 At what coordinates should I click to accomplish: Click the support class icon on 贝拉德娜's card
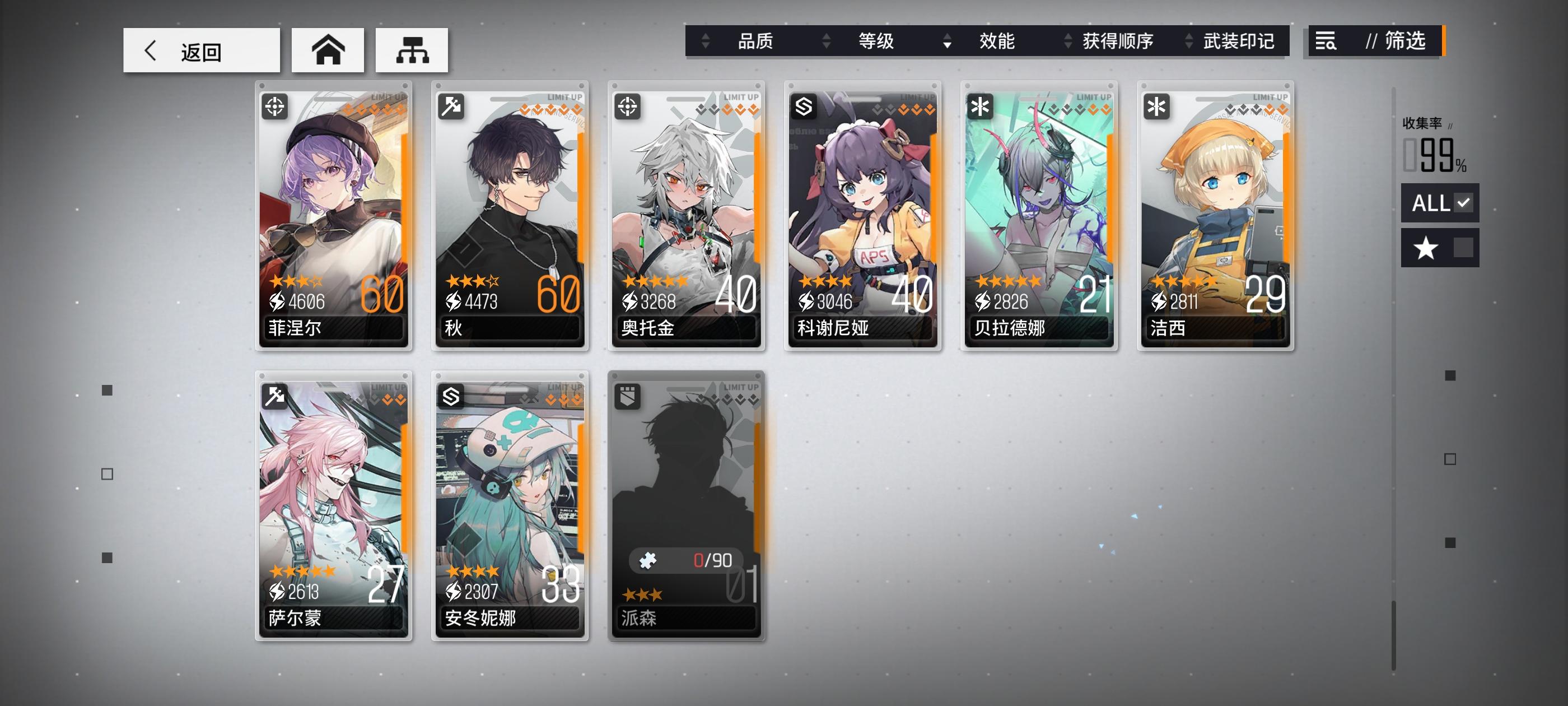point(981,106)
